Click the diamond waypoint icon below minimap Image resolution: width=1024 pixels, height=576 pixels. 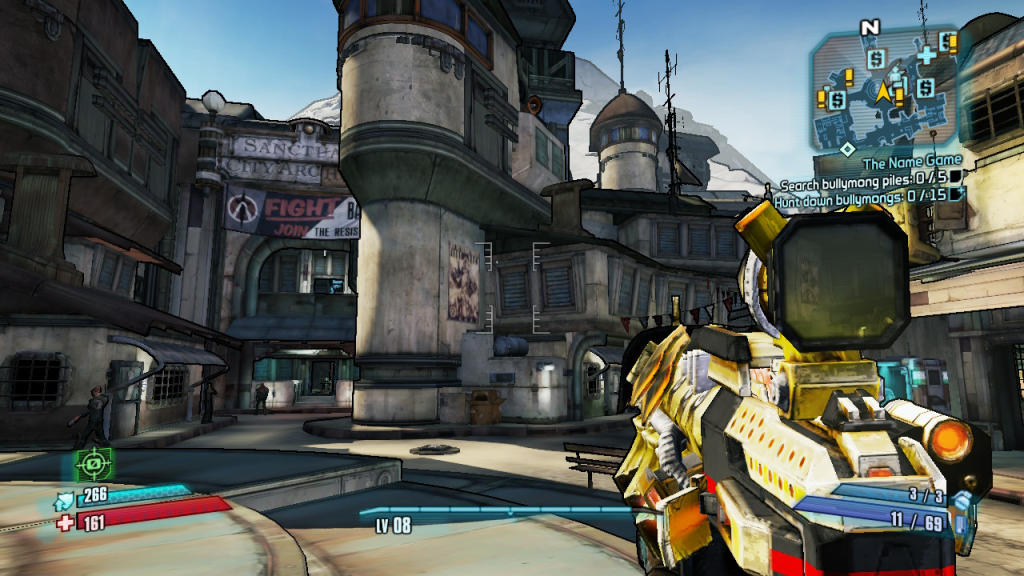[x=847, y=149]
